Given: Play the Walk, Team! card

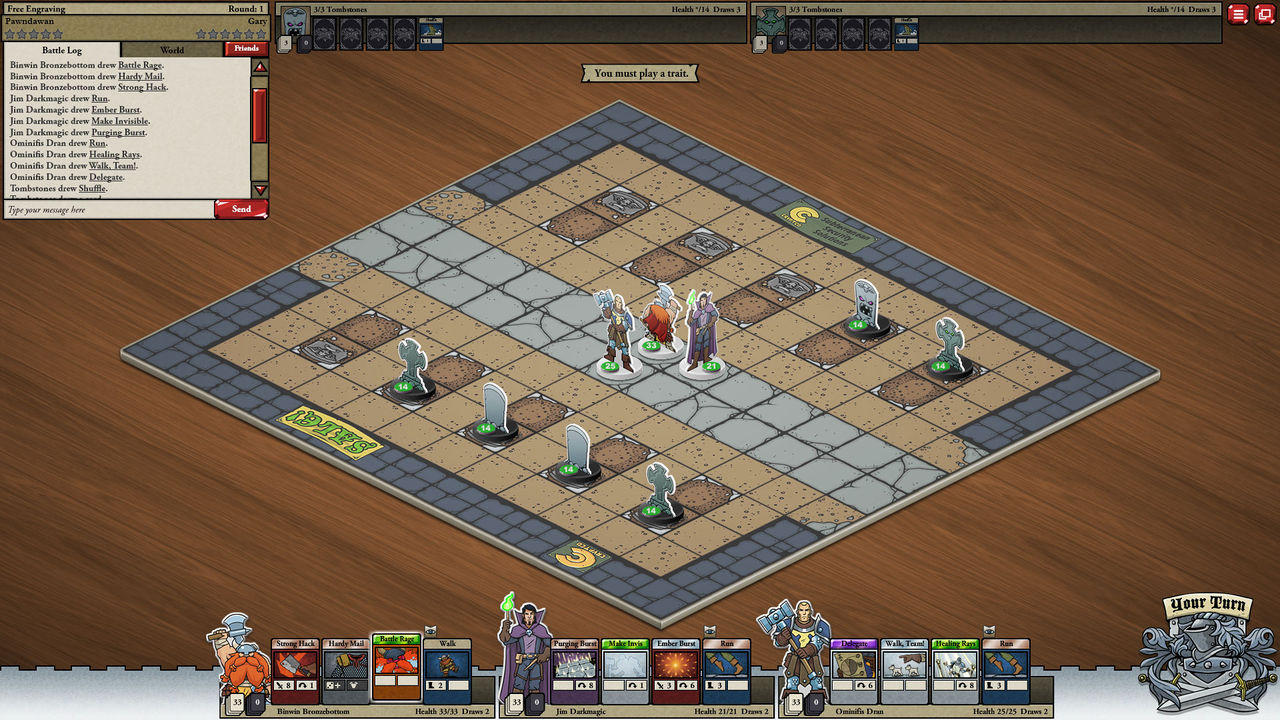Looking at the screenshot, I should pos(905,670).
